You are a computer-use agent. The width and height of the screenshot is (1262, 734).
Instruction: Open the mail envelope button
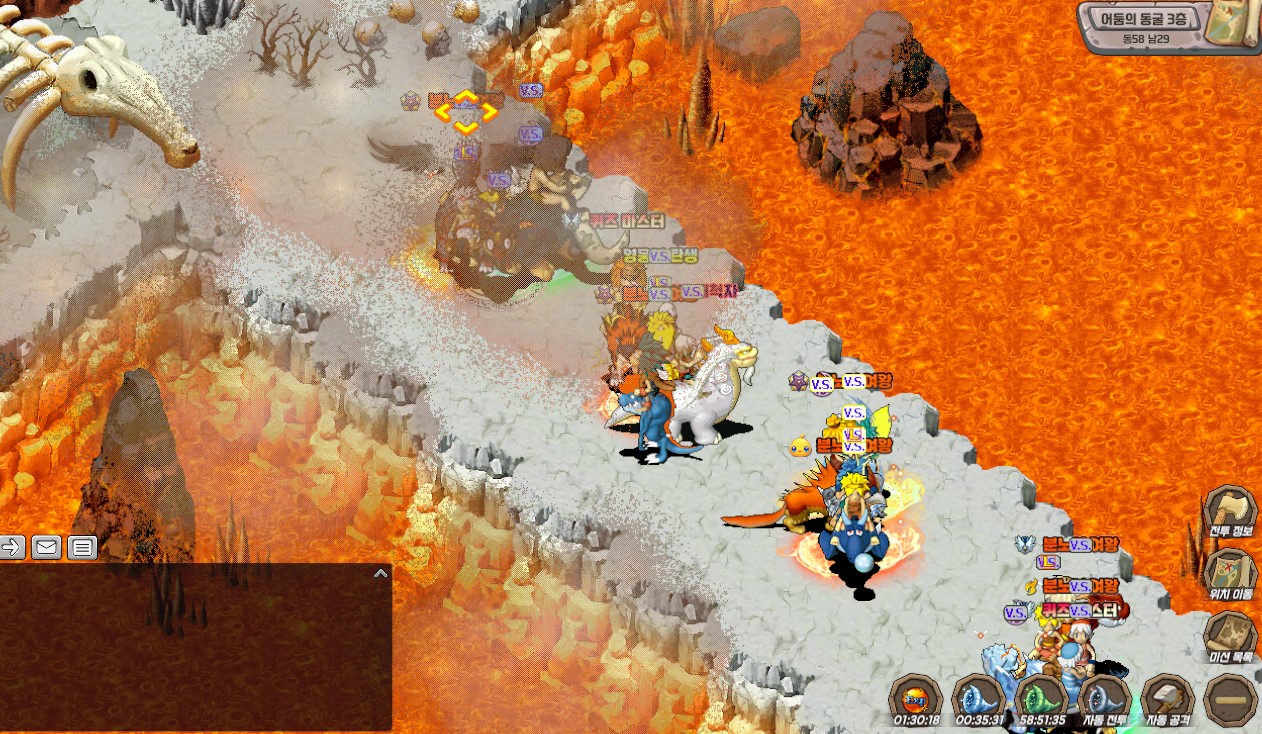(x=47, y=547)
